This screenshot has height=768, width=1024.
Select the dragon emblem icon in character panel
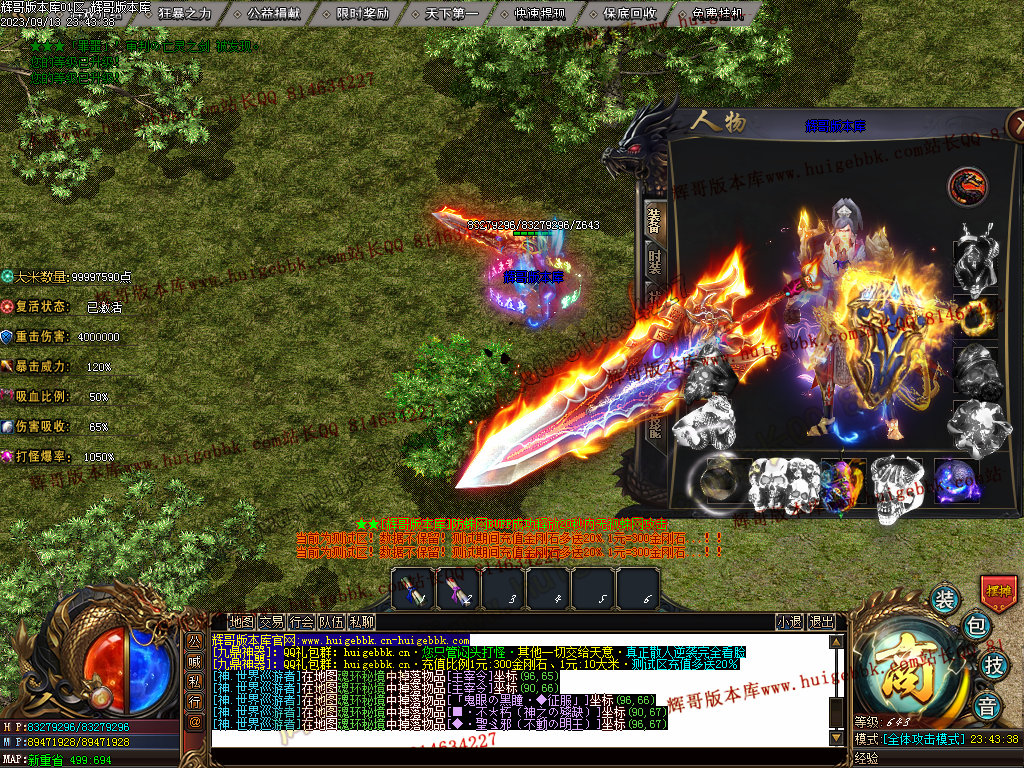click(967, 186)
